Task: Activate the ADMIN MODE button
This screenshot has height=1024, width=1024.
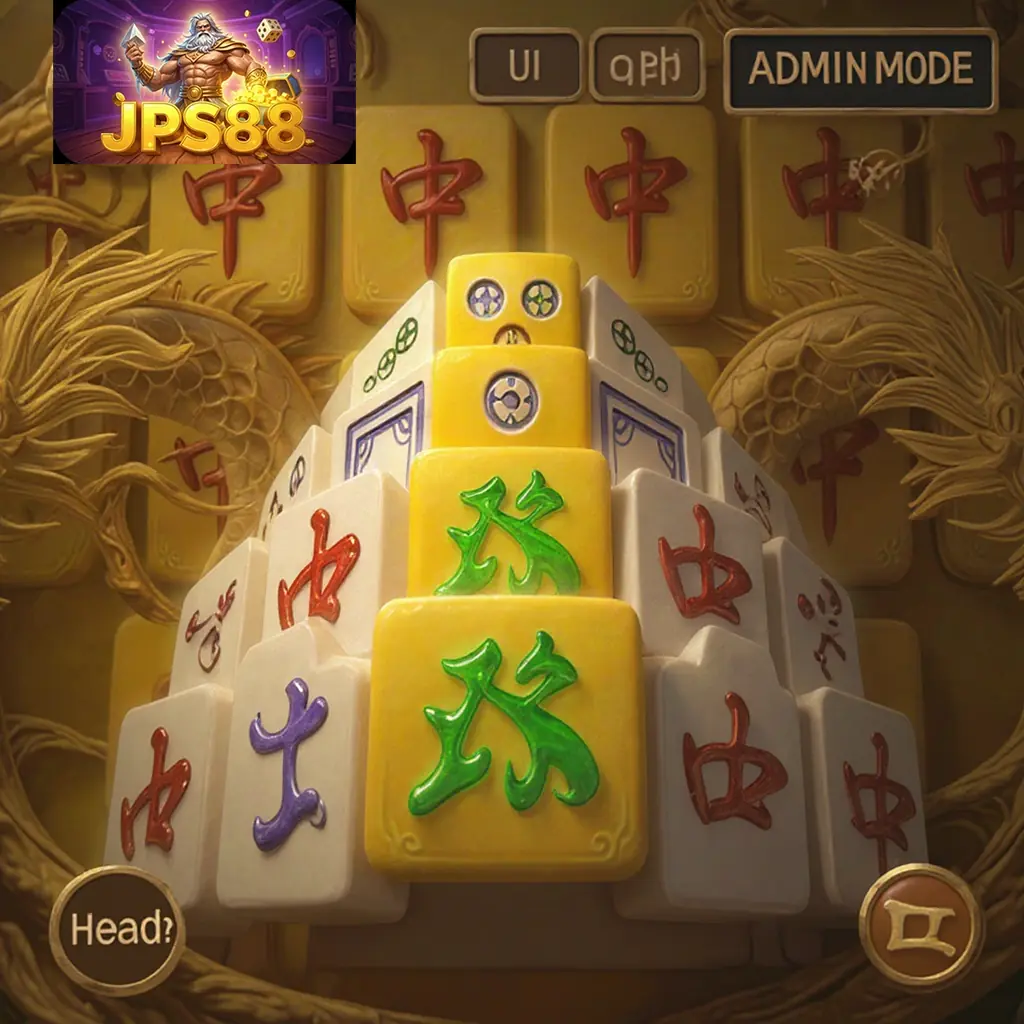Action: coord(860,69)
